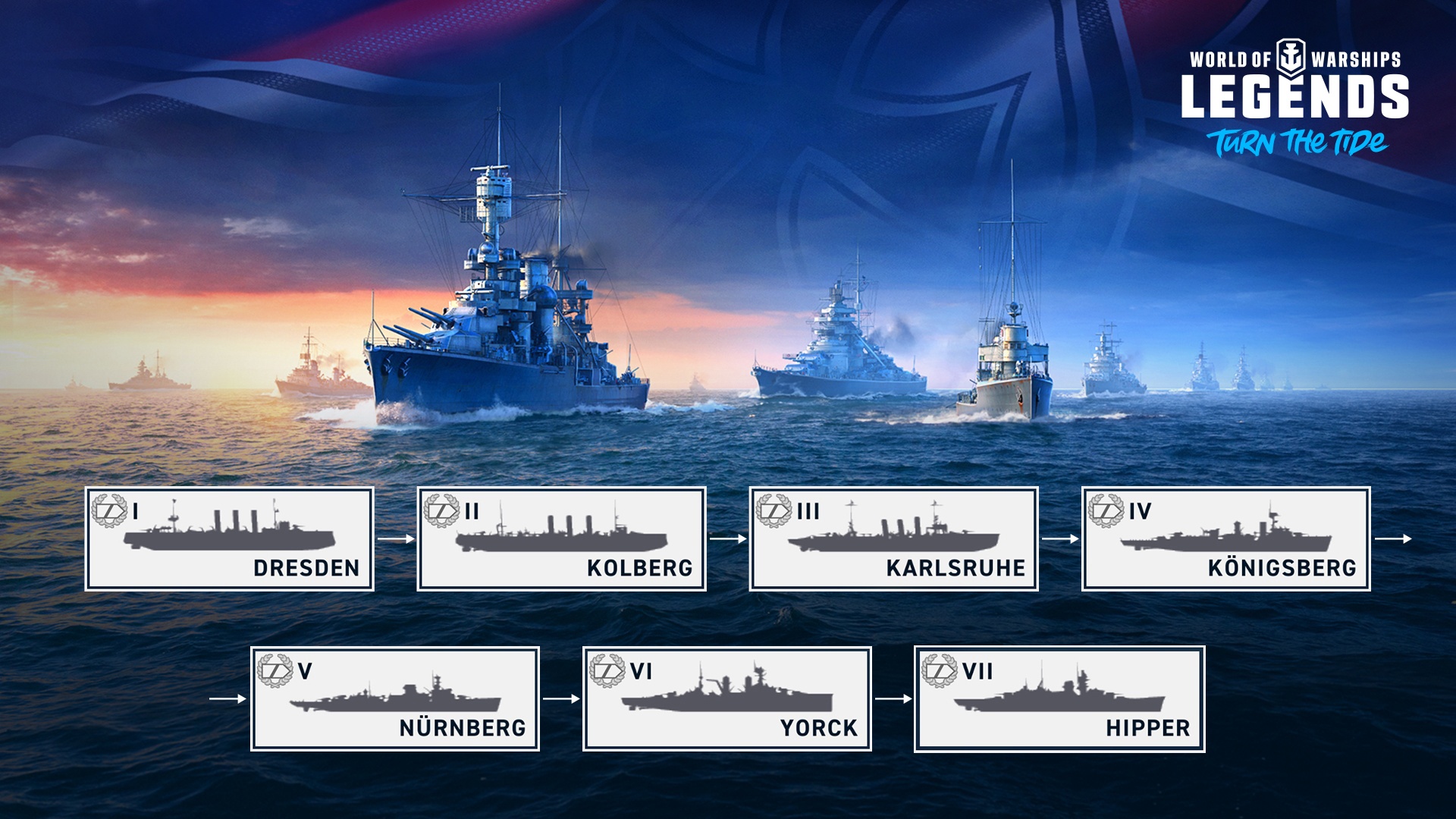Screen dimensions: 1456x819
Task: Choose the Tier VII Hipper tile
Action: [x=1059, y=698]
